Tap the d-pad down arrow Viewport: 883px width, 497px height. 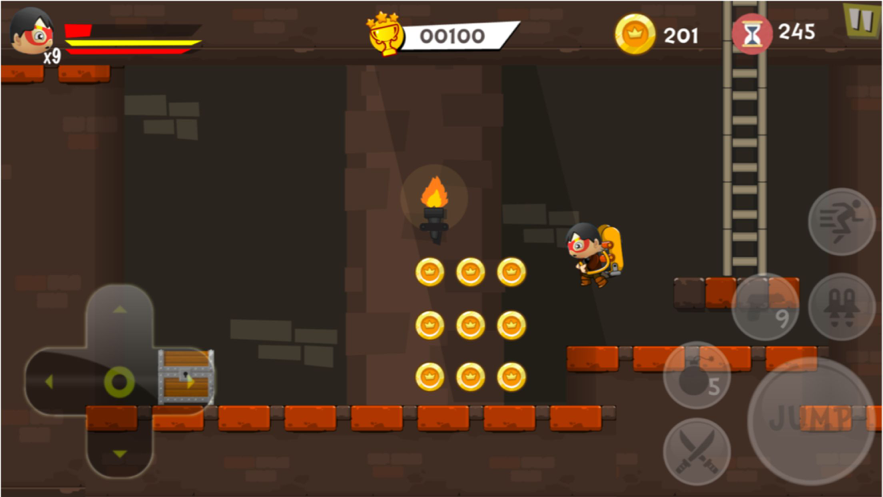[x=119, y=452]
